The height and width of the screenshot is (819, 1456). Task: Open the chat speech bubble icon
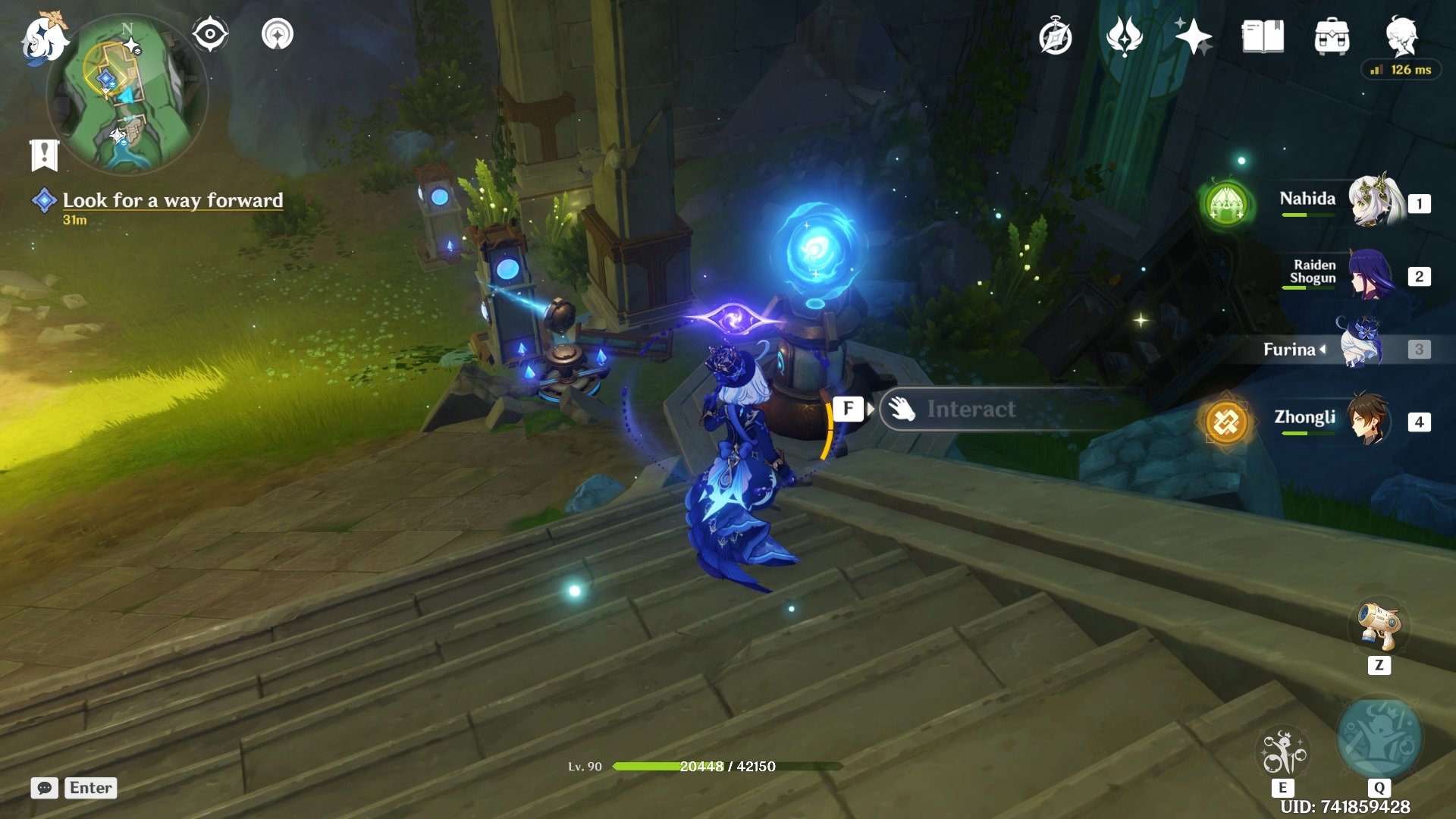pos(44,788)
